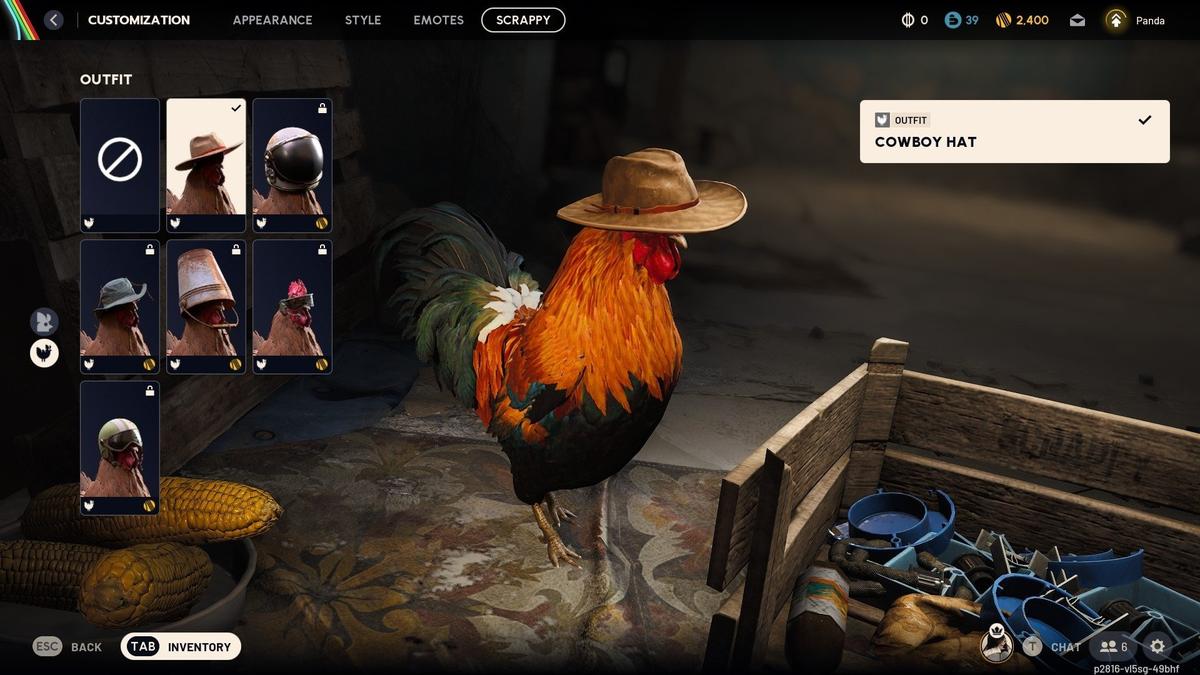Open the Panda player profile
This screenshot has height=675, width=1200.
[x=1135, y=20]
